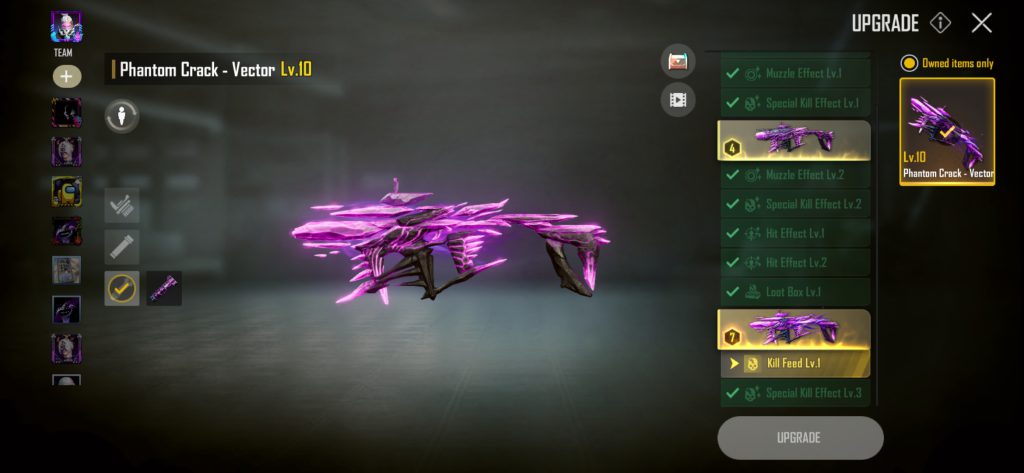
Task: Select the yellow checkmark option button
Action: click(122, 288)
